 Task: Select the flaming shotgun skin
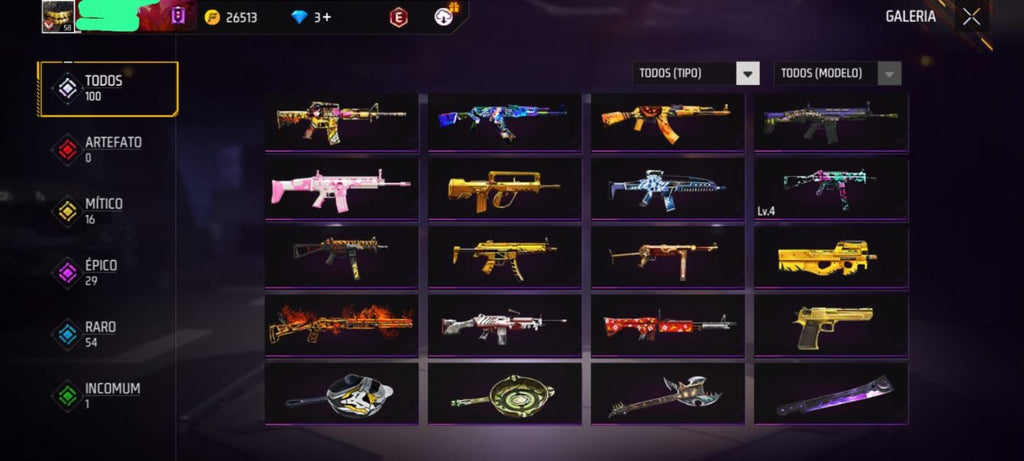pyautogui.click(x=341, y=325)
